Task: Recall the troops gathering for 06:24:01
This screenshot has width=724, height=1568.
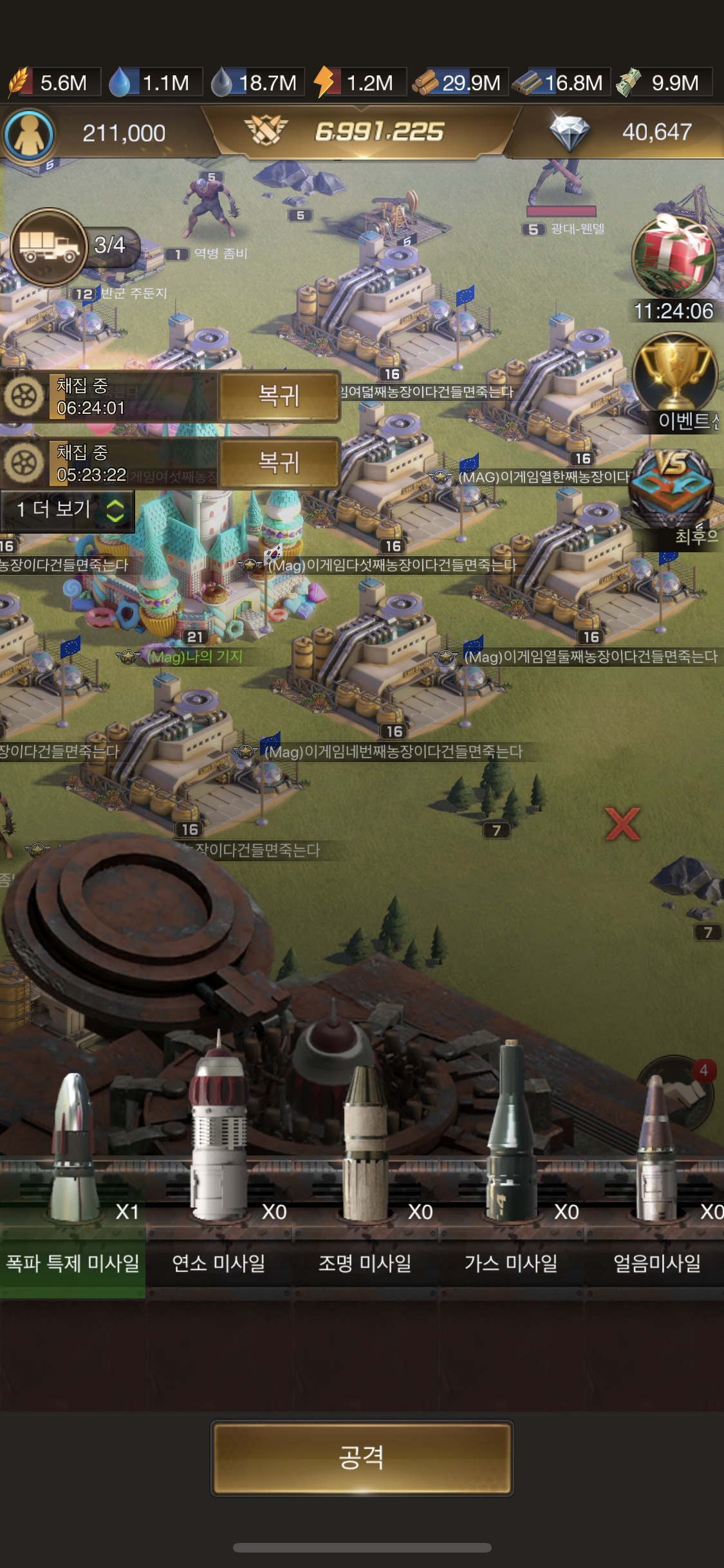Action: [x=279, y=396]
